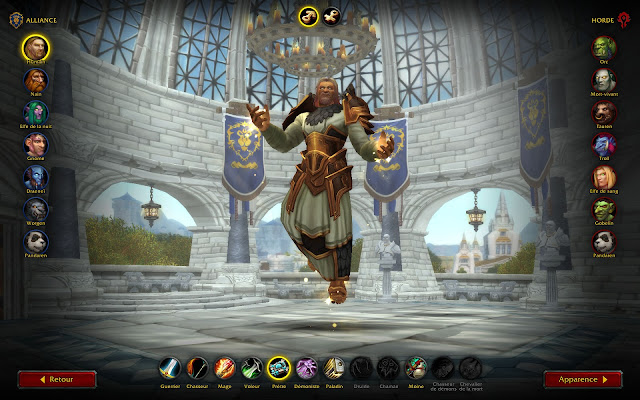Select the Voleur rogue class
Screen dimensions: 640x400
[253, 369]
